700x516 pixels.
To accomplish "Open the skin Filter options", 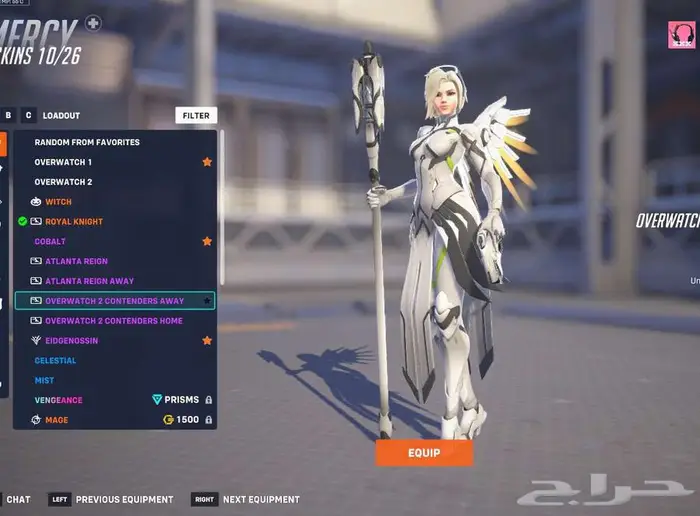I will pos(196,115).
